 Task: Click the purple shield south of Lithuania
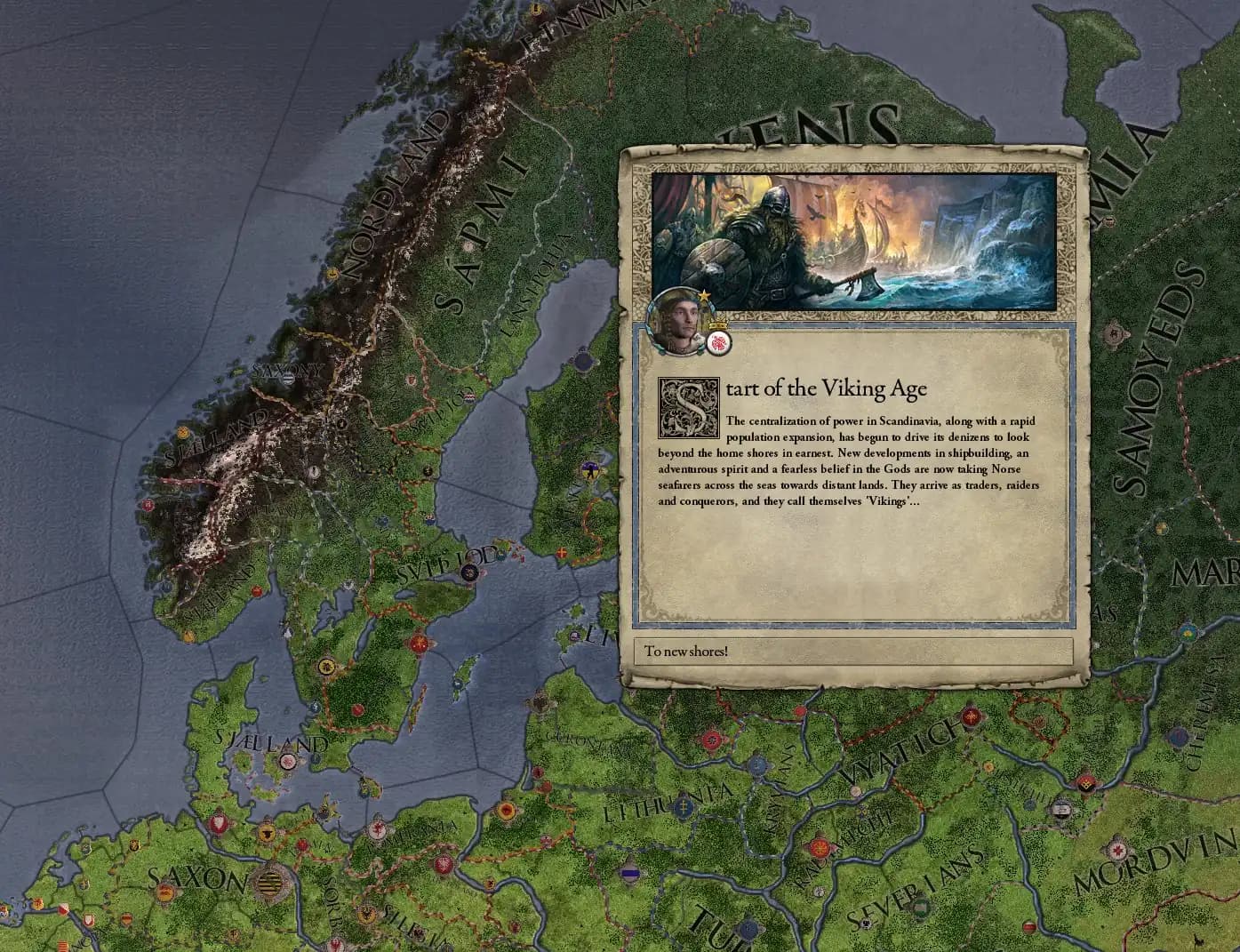click(x=629, y=875)
